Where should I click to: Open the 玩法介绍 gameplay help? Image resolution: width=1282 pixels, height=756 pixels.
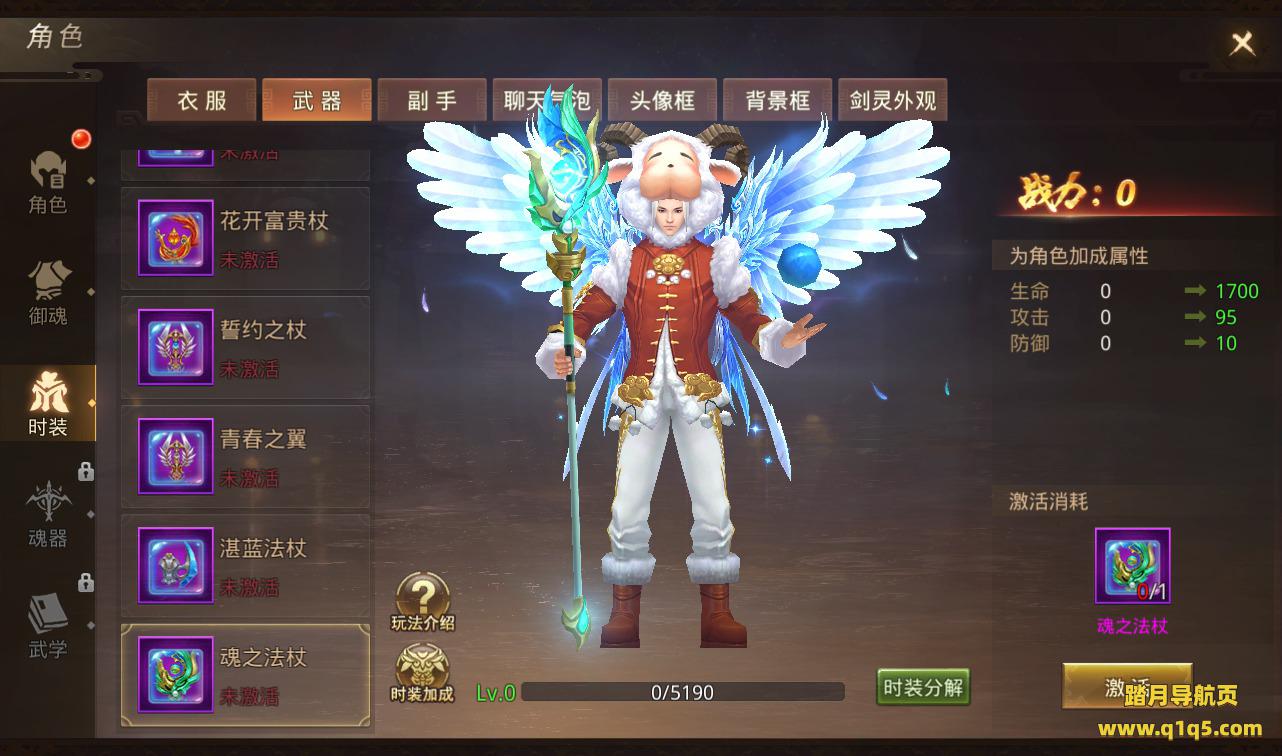(x=423, y=602)
